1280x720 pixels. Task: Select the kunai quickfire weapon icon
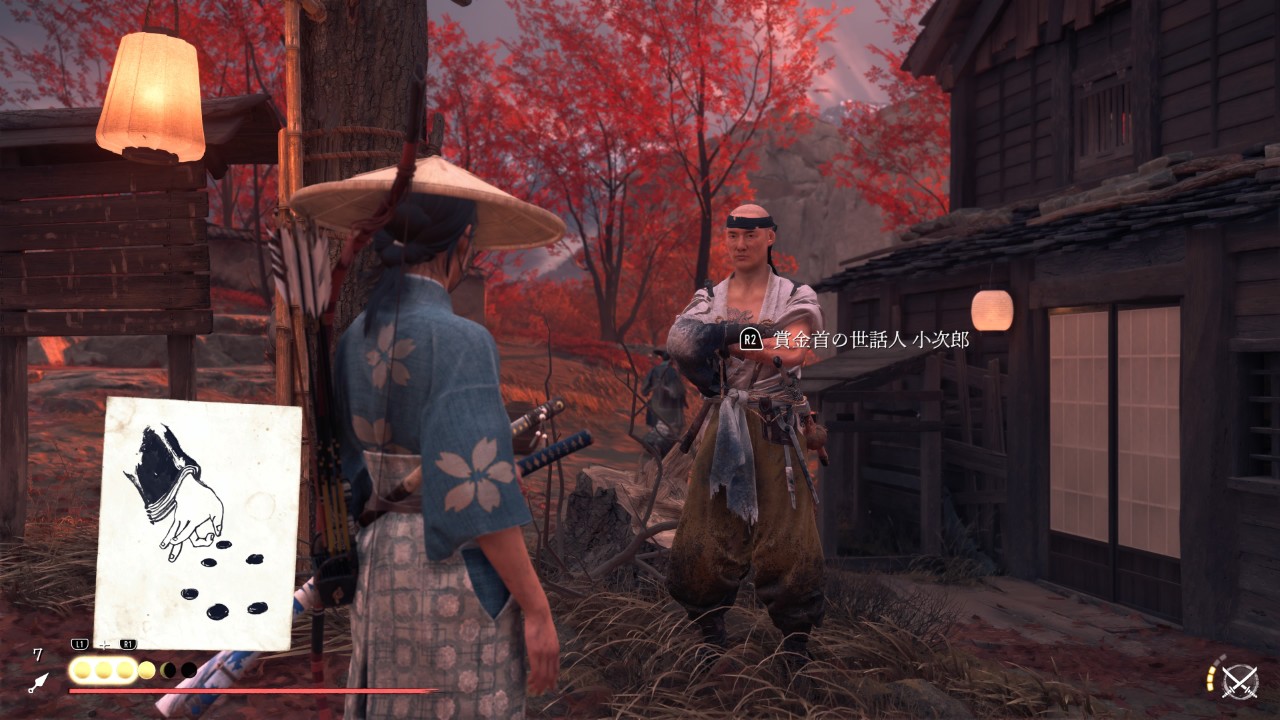38,683
